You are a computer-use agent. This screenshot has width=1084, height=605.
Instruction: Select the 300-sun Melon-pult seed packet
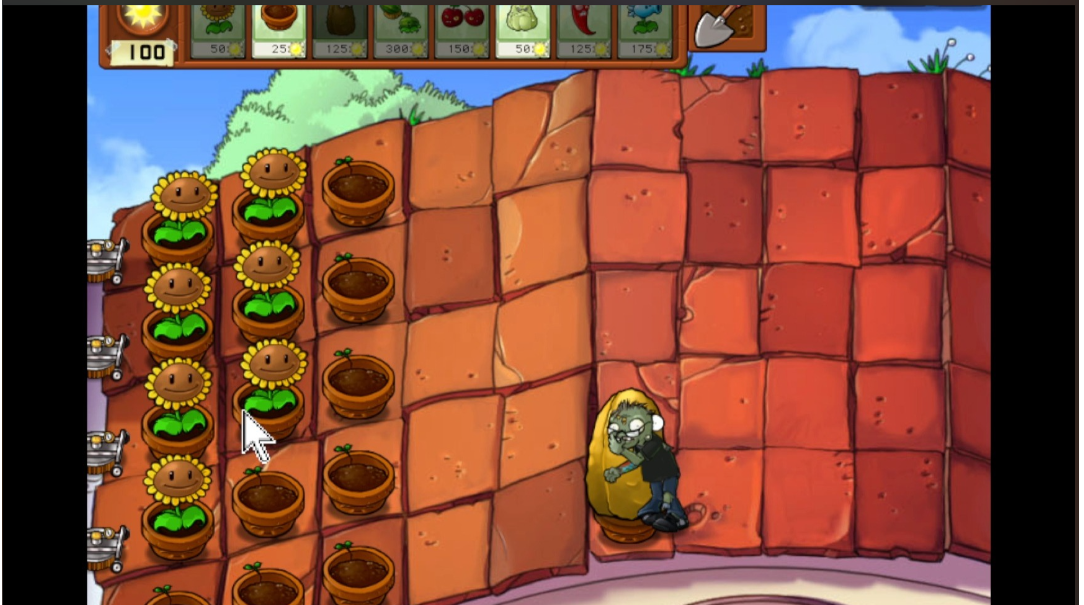(x=401, y=30)
